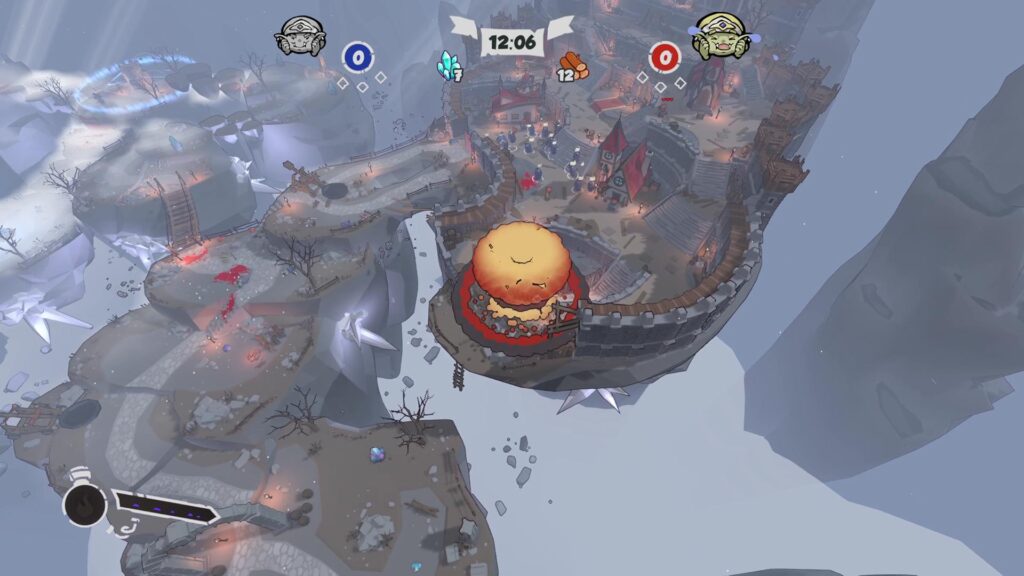Click the green opponent portrait
The image size is (1024, 576).
tap(720, 37)
